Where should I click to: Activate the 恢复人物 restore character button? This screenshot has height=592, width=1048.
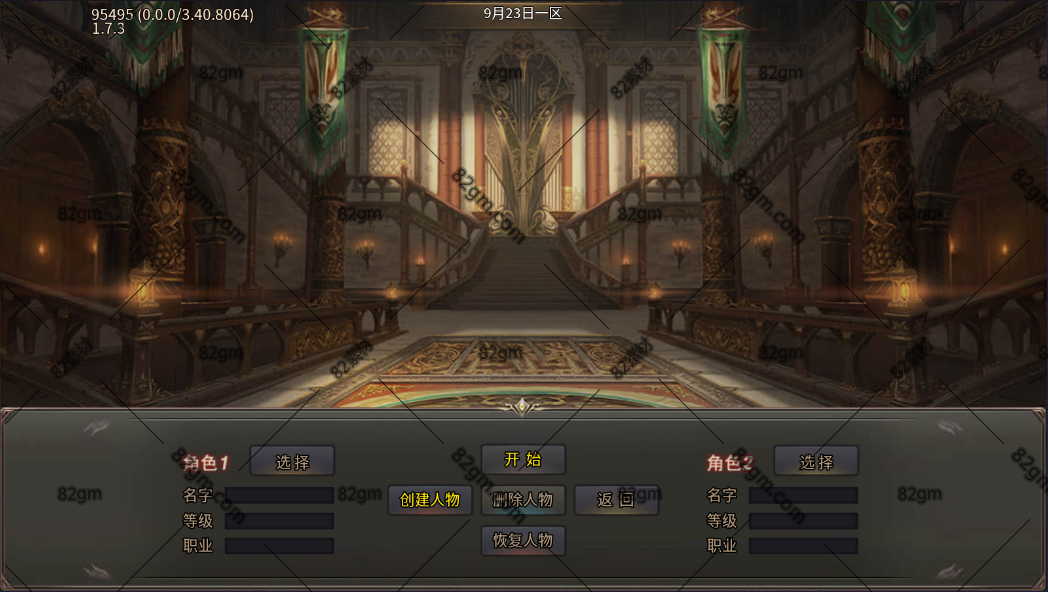(x=523, y=540)
